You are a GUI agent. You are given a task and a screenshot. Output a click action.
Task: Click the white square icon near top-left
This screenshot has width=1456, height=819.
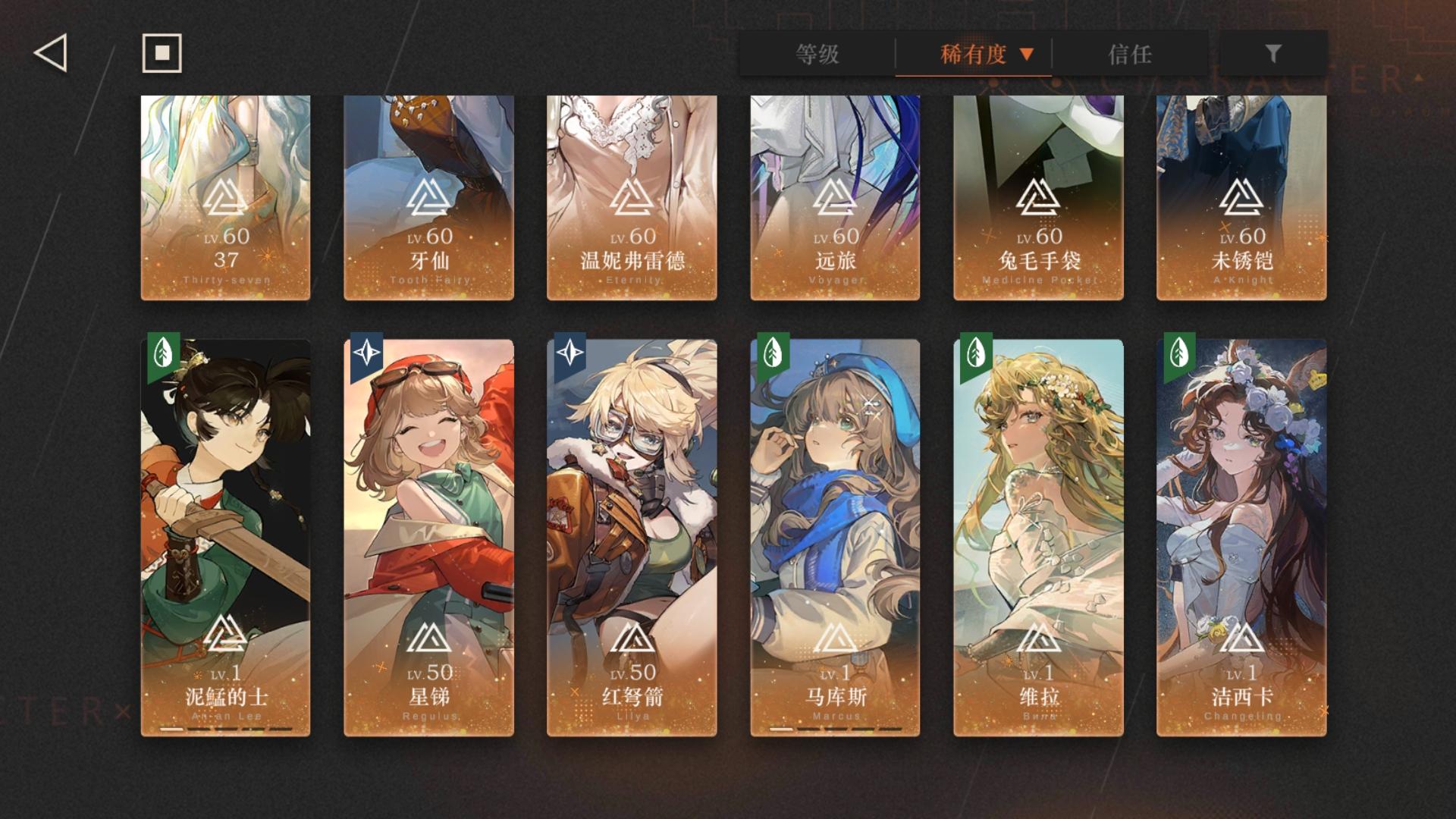(x=162, y=52)
